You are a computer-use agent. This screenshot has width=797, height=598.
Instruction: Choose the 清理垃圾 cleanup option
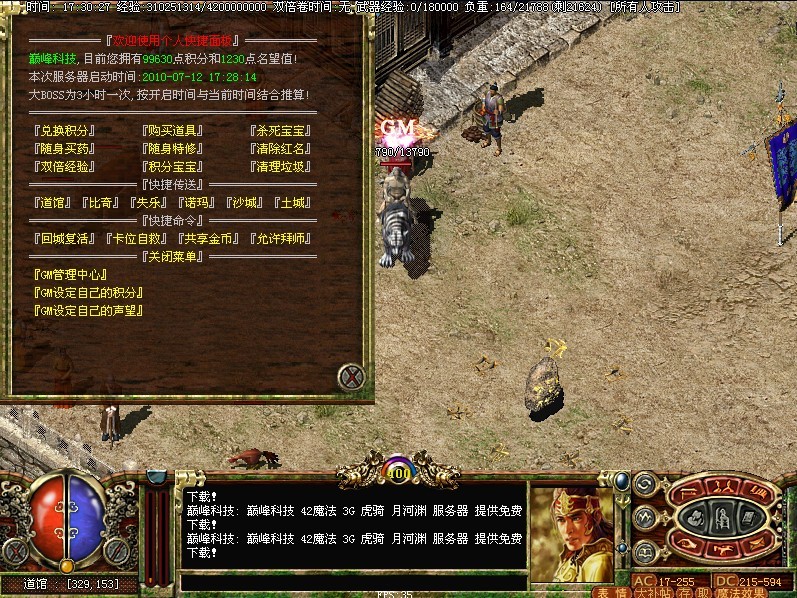281,166
